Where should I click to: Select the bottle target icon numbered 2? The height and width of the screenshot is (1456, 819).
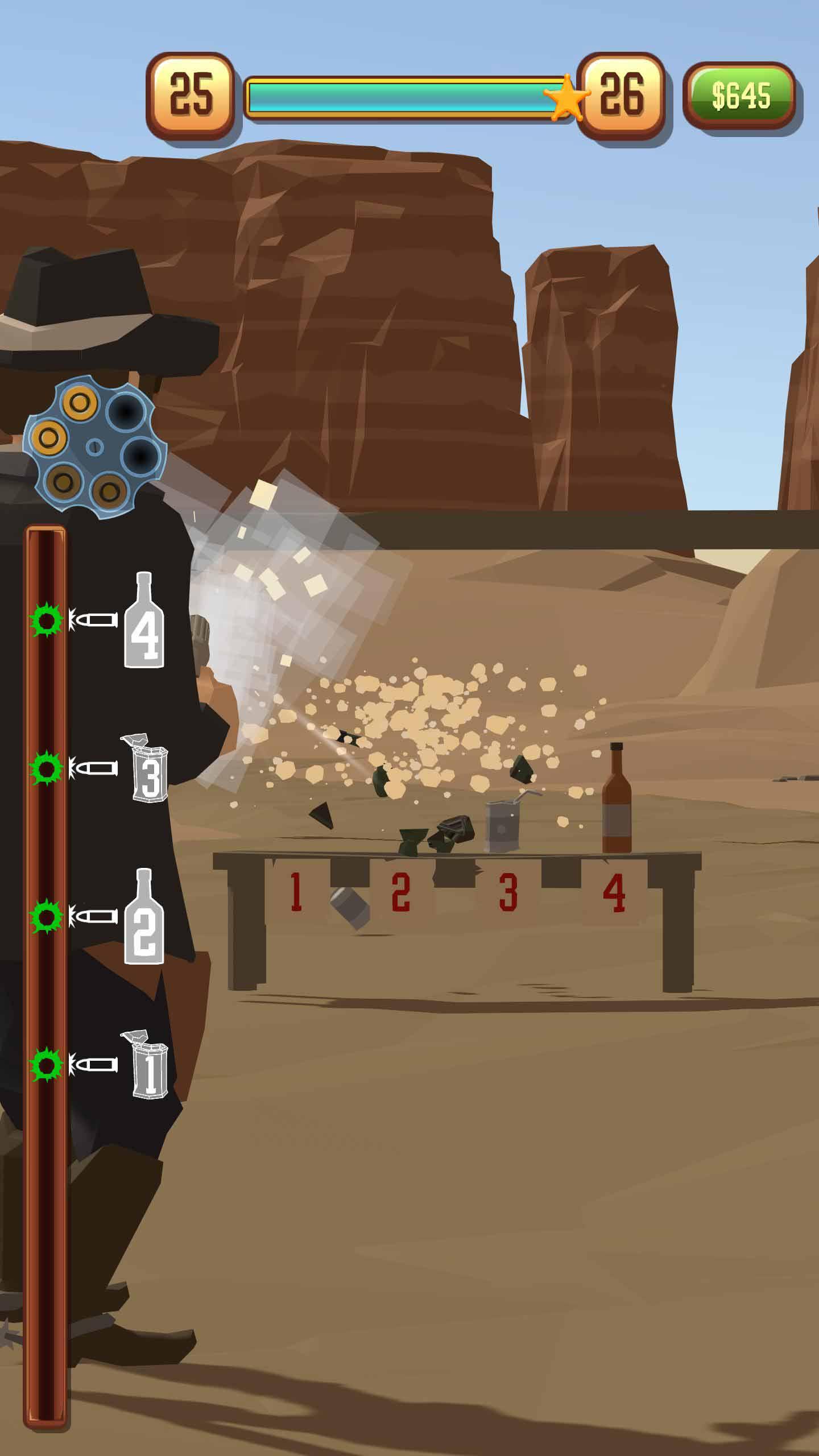click(144, 917)
